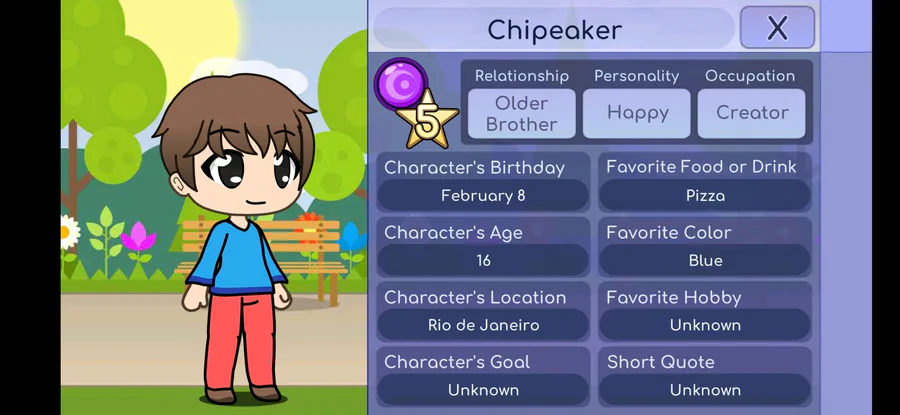Screen dimensions: 900x415
Task: Edit the Chipeaker character name field
Action: (x=554, y=29)
